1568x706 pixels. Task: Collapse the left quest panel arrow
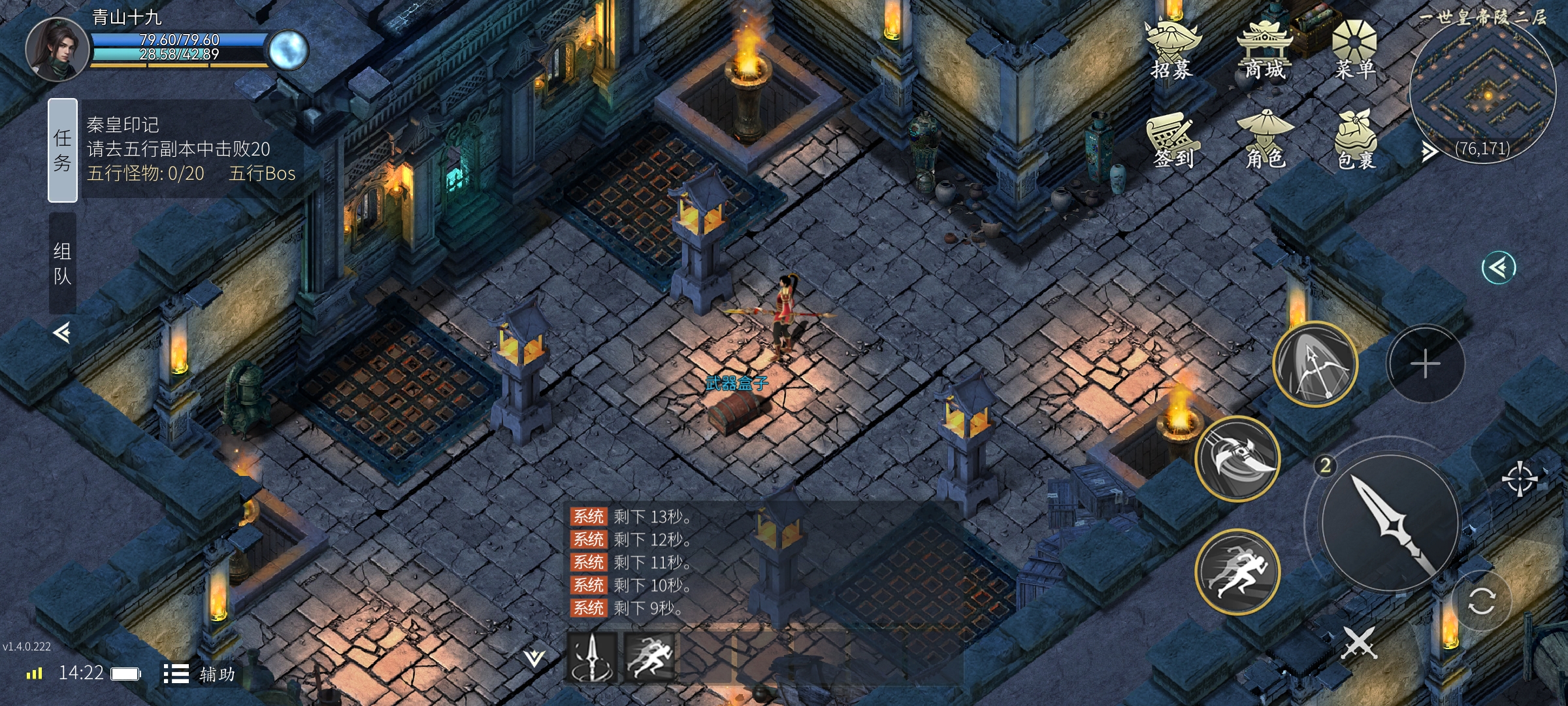click(62, 333)
